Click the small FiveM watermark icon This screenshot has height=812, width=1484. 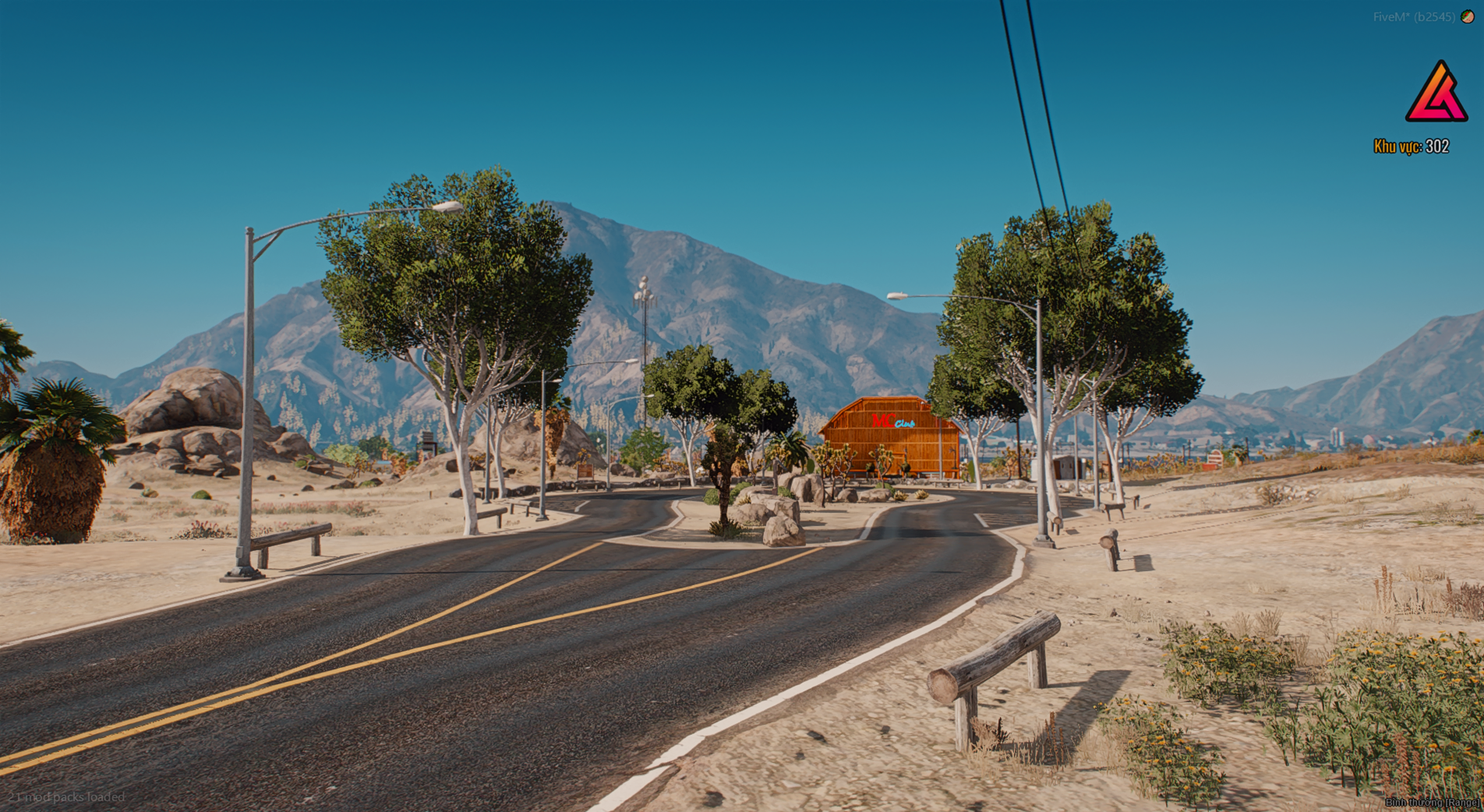[x=1468, y=16]
